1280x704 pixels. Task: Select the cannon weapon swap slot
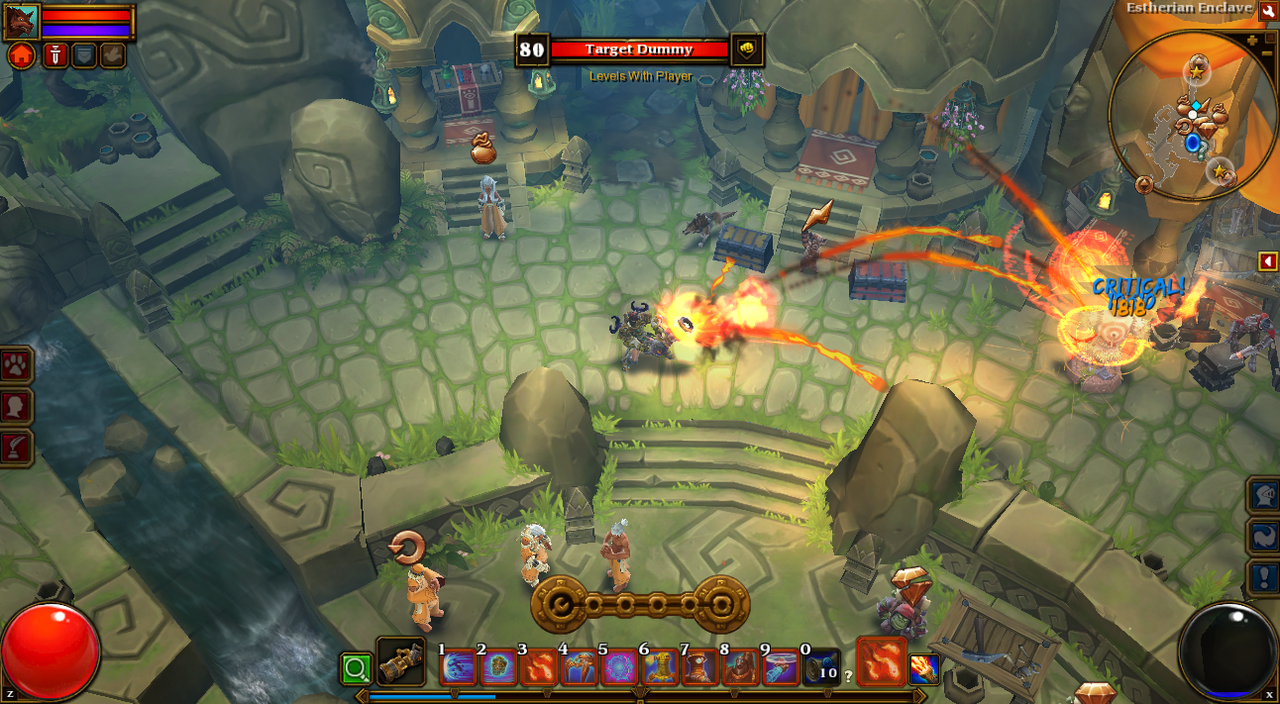(401, 661)
